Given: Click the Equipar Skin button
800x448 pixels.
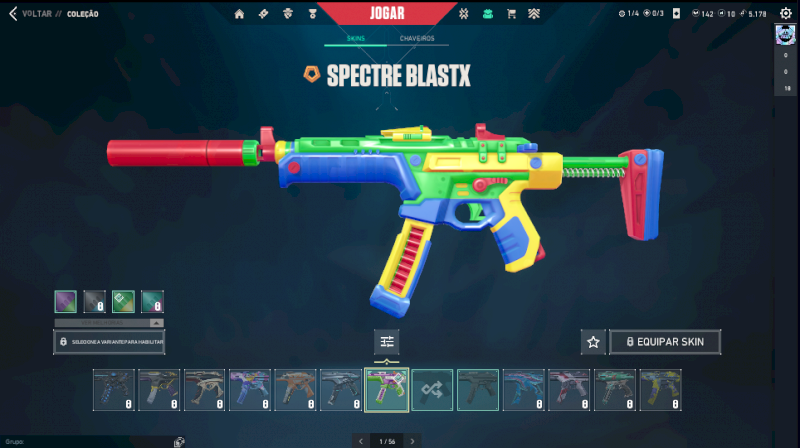Looking at the screenshot, I should 665,342.
